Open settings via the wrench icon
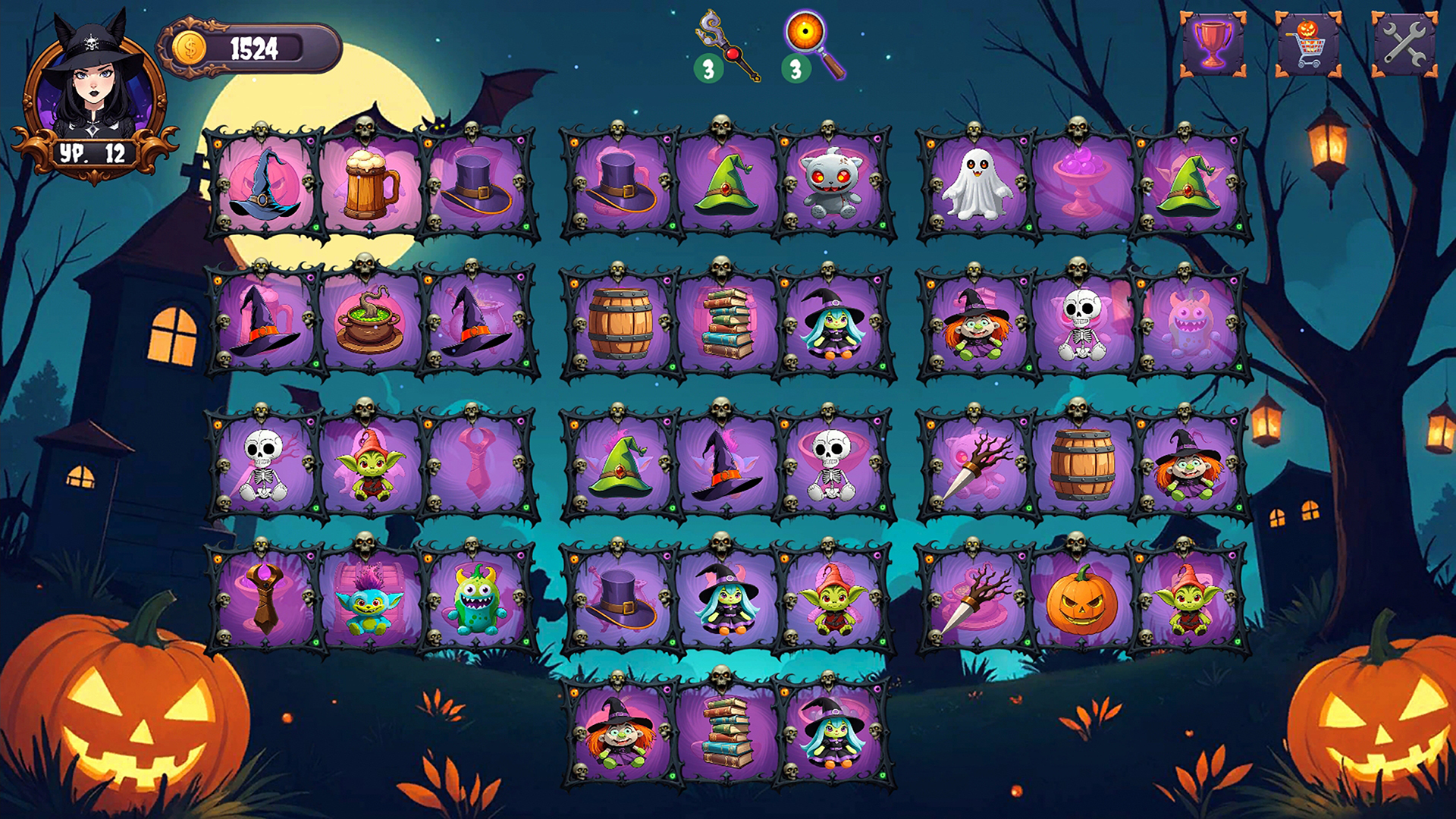1456x819 pixels. pyautogui.click(x=1401, y=42)
